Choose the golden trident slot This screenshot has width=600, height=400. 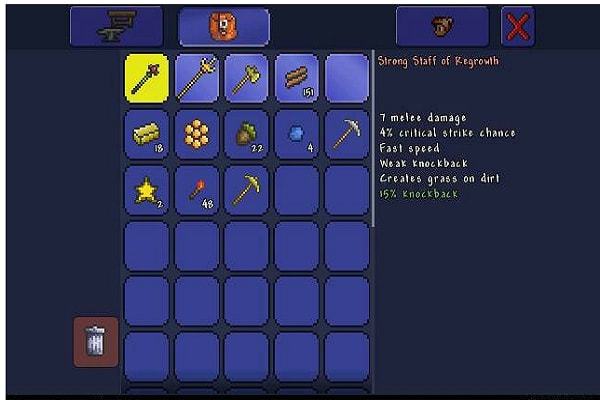197,78
